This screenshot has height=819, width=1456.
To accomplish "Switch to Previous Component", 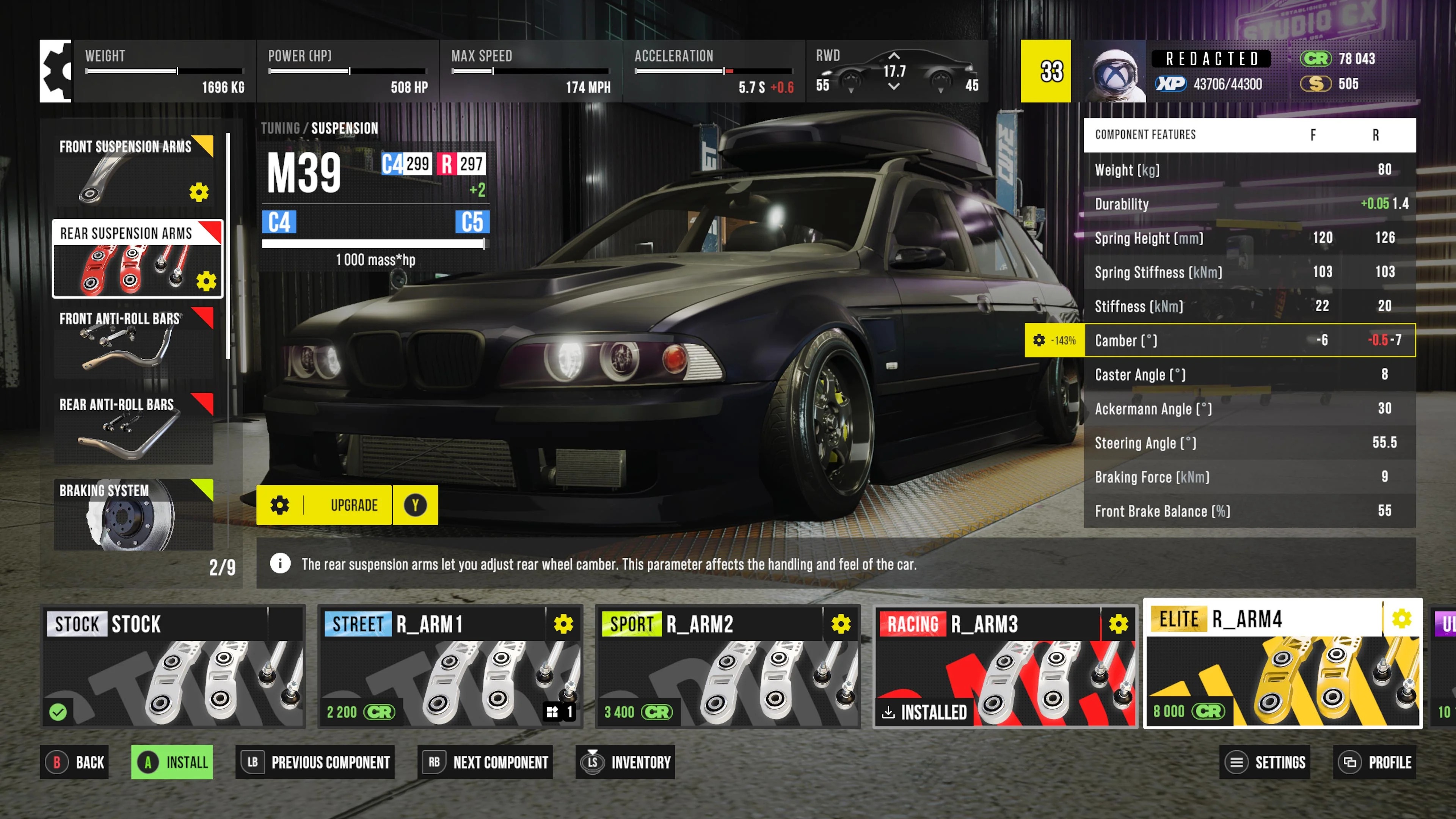I will [315, 762].
